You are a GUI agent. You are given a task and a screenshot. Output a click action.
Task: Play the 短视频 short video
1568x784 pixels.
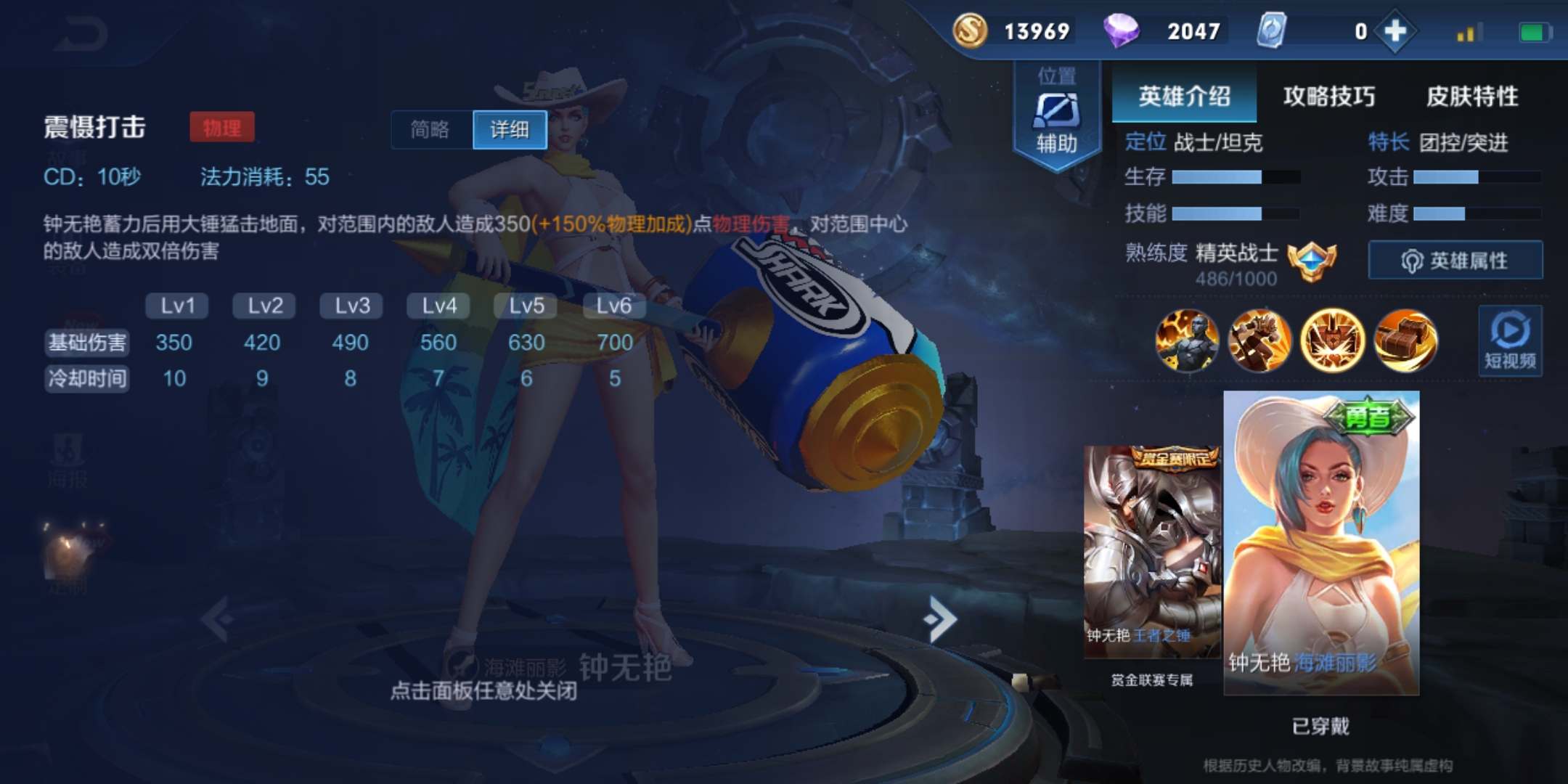tap(1510, 340)
